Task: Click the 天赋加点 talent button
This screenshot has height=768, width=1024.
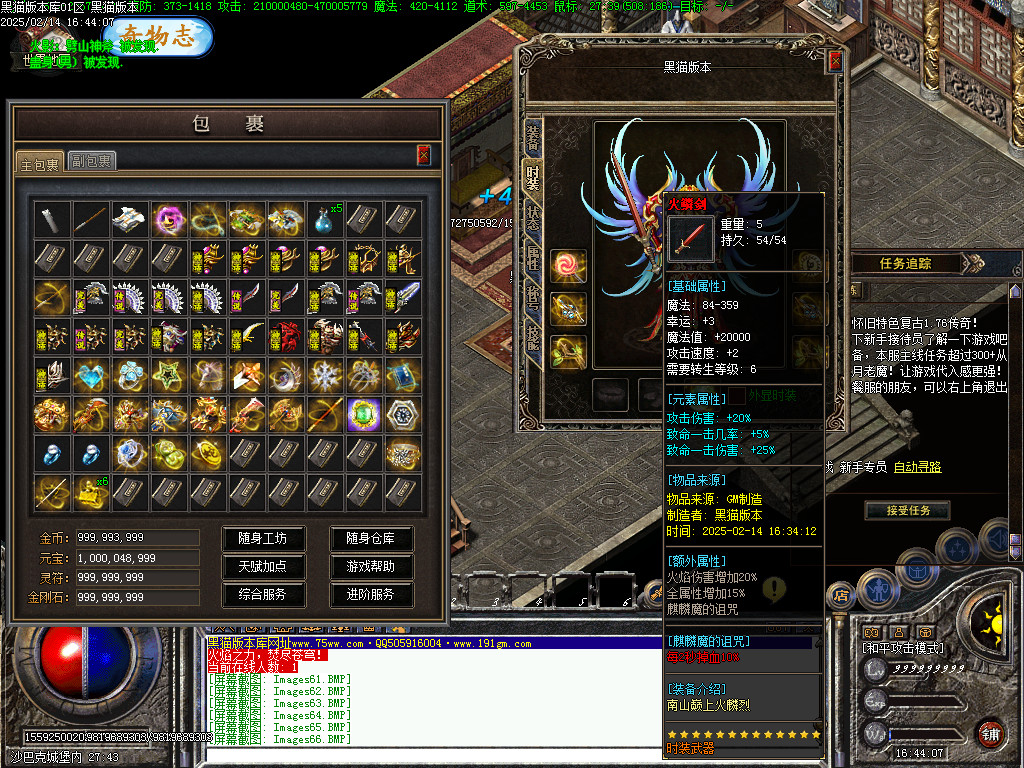Action: click(x=262, y=566)
